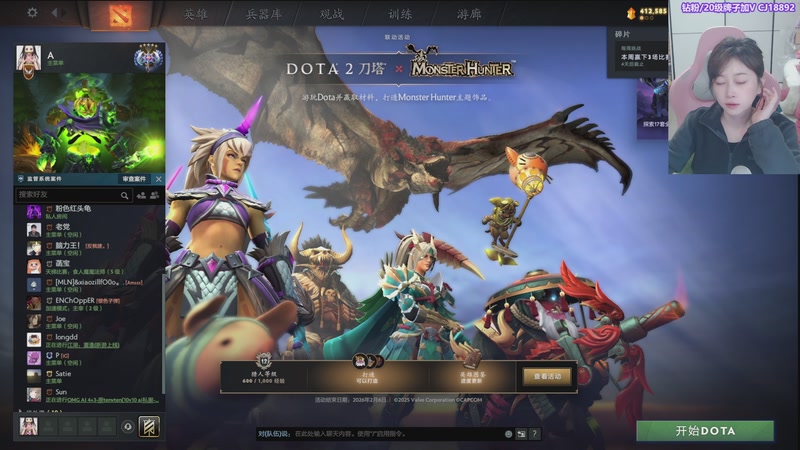Open the chat help question mark button

tap(535, 434)
